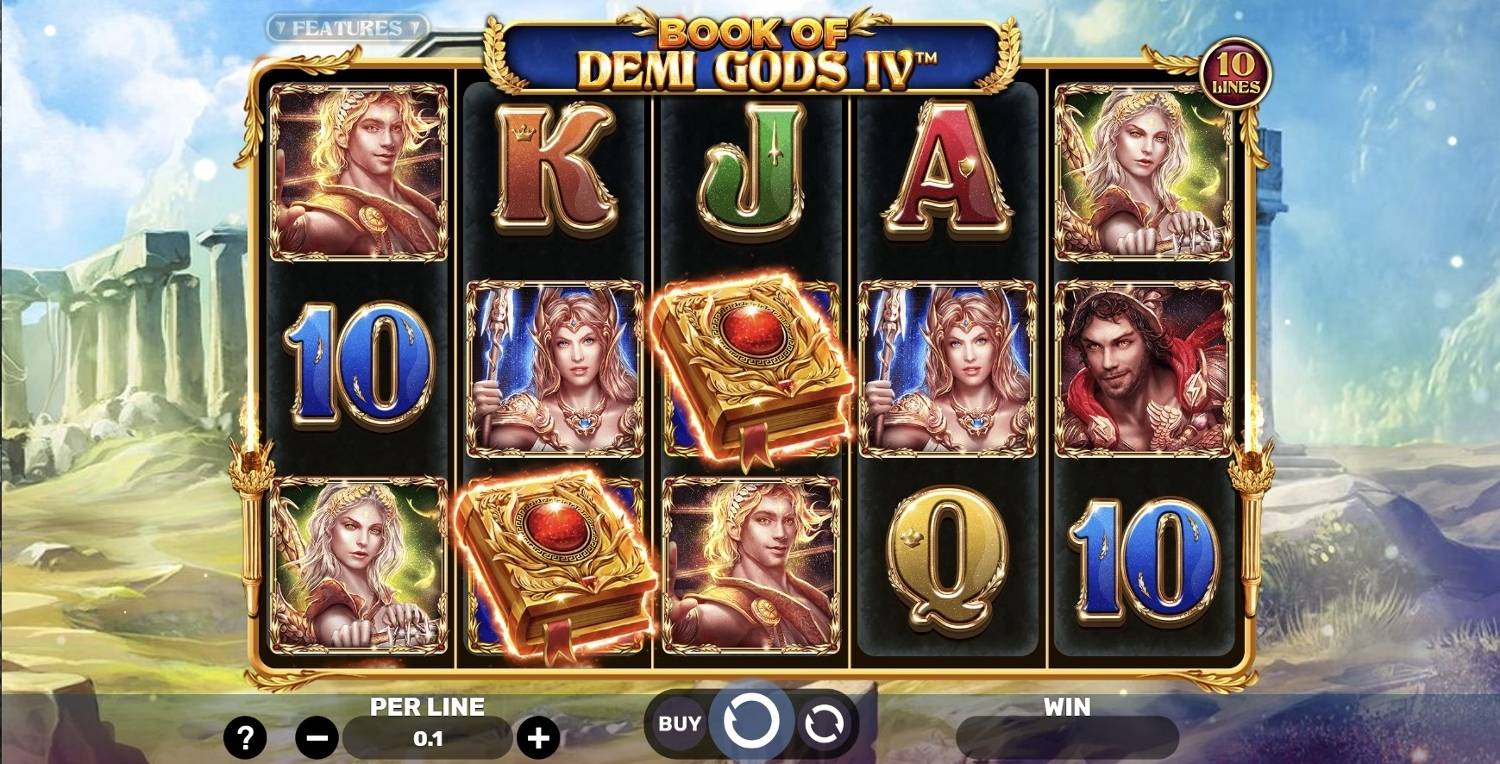Click the 10 Lines badge icon
The image size is (1500, 764).
point(1240,70)
